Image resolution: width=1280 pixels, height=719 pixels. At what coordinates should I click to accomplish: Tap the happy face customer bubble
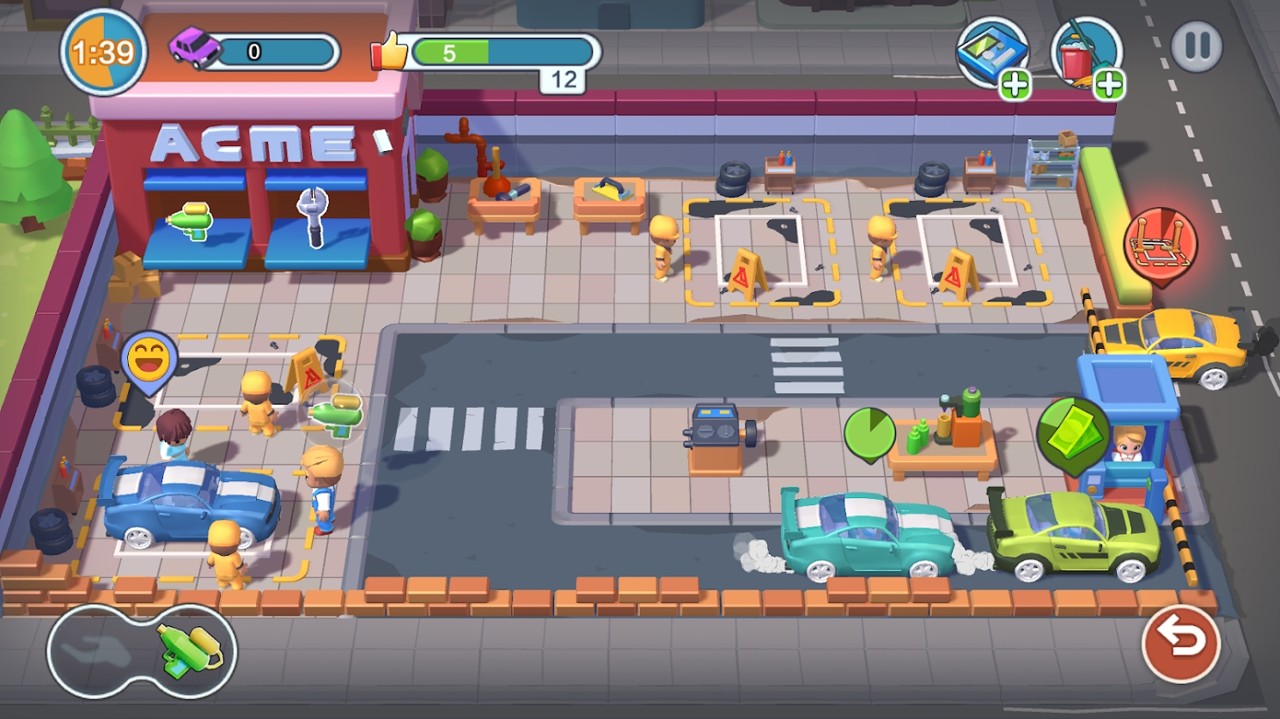(x=149, y=357)
